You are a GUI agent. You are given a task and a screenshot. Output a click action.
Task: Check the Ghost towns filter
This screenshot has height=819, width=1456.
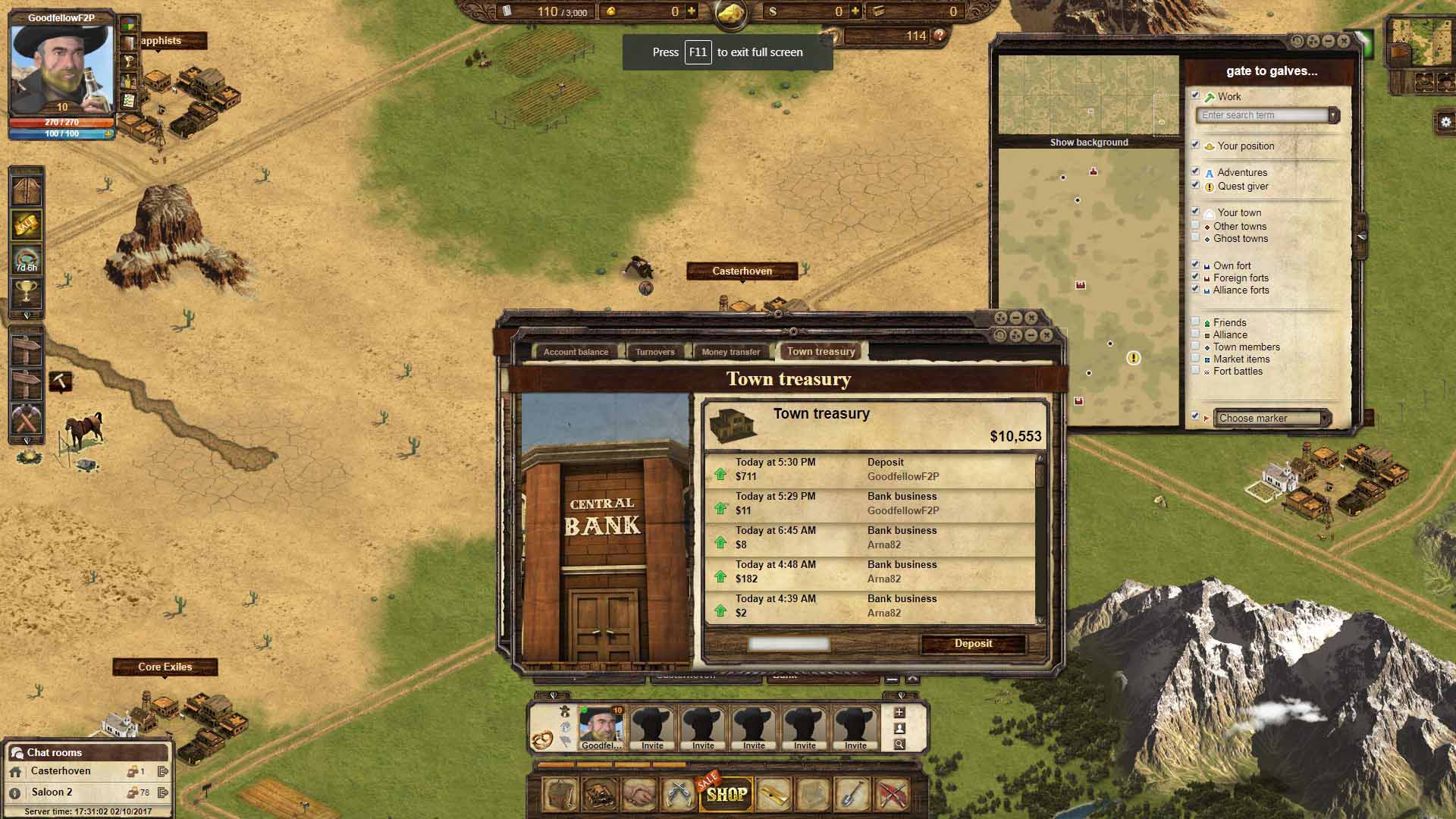1196,238
